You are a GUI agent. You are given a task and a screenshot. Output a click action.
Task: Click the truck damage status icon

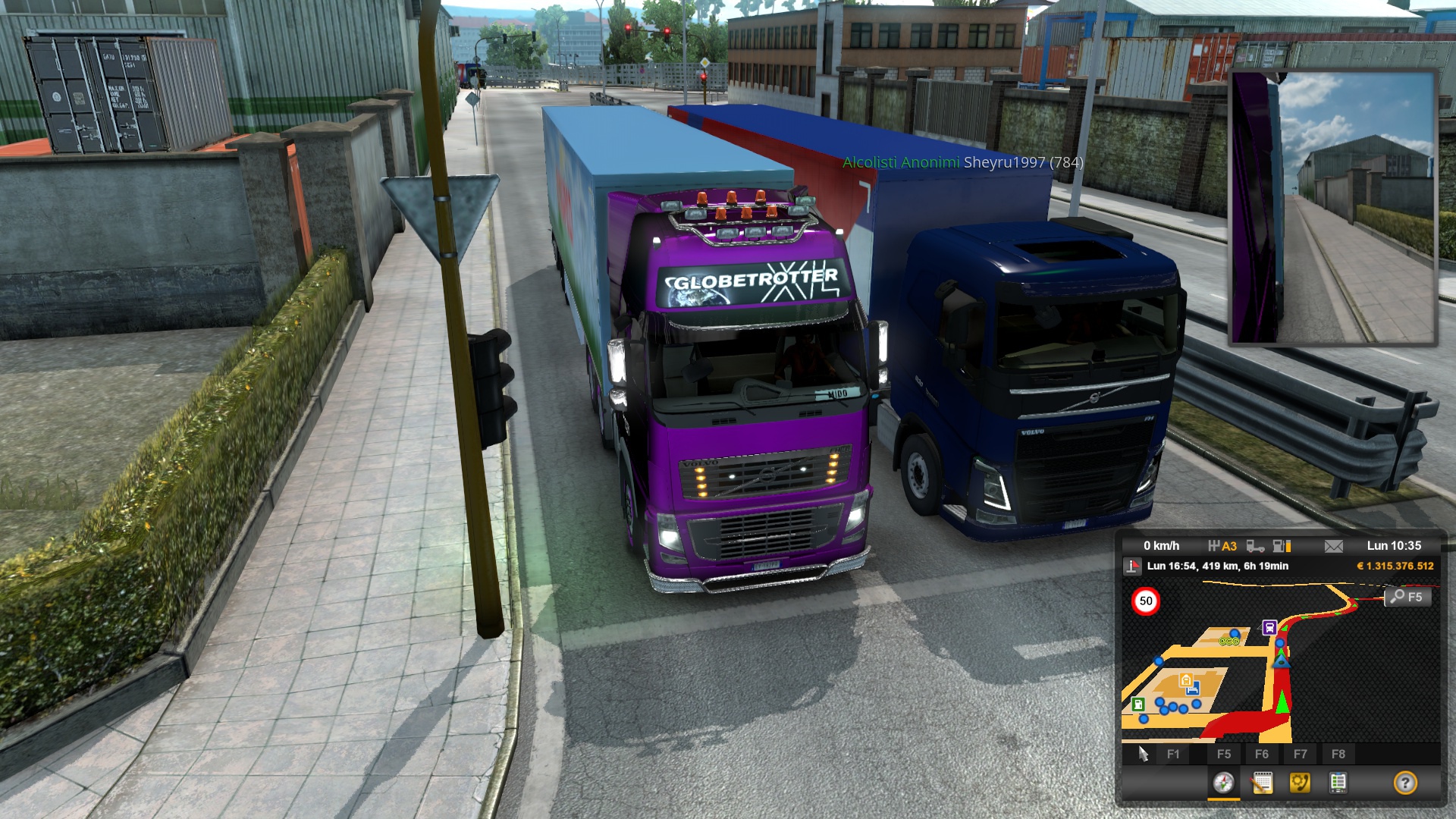pyautogui.click(x=1255, y=546)
